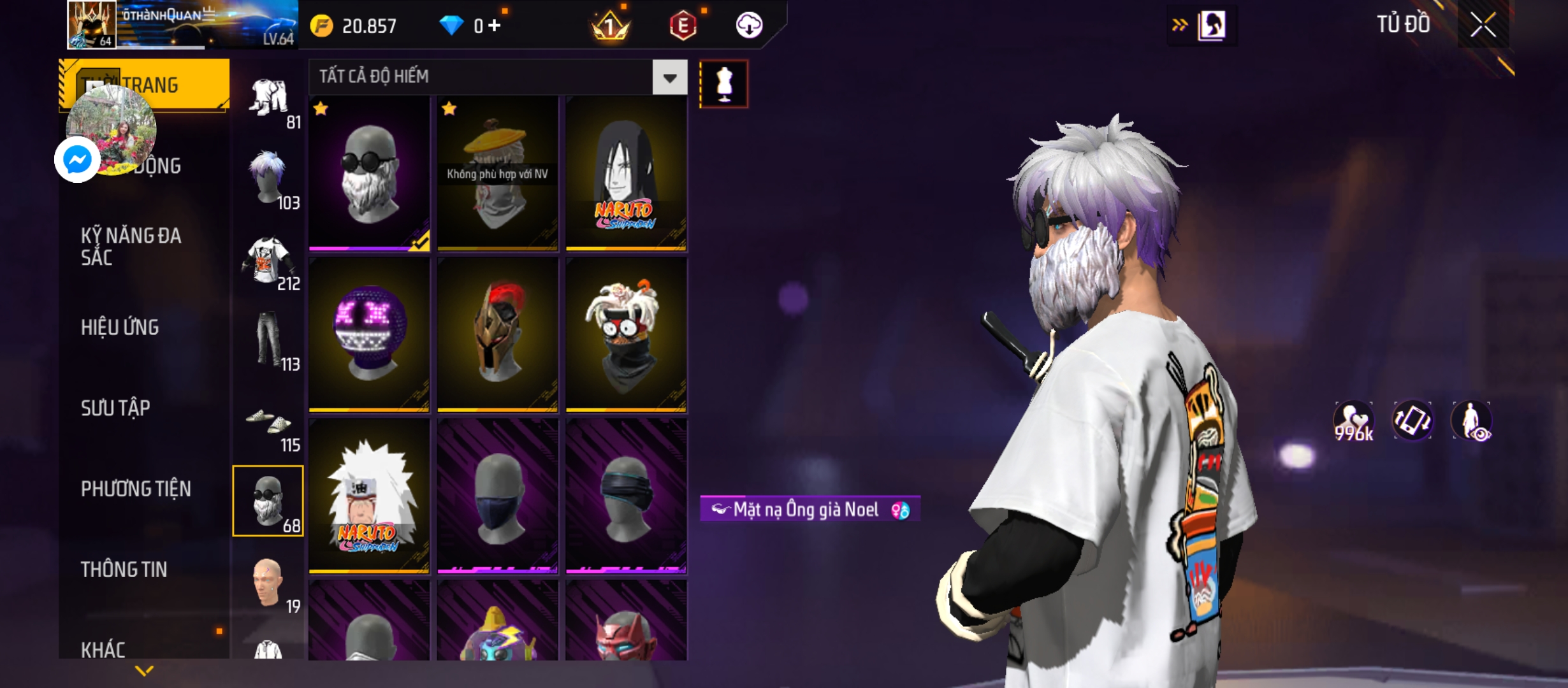Add diamonds with the plus button
This screenshot has height=688, width=1568.
(495, 25)
